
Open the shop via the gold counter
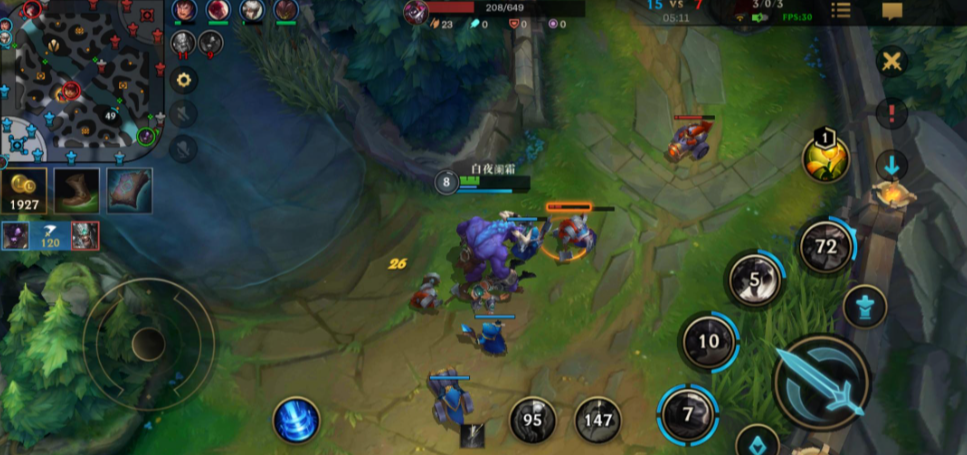[x=23, y=191]
